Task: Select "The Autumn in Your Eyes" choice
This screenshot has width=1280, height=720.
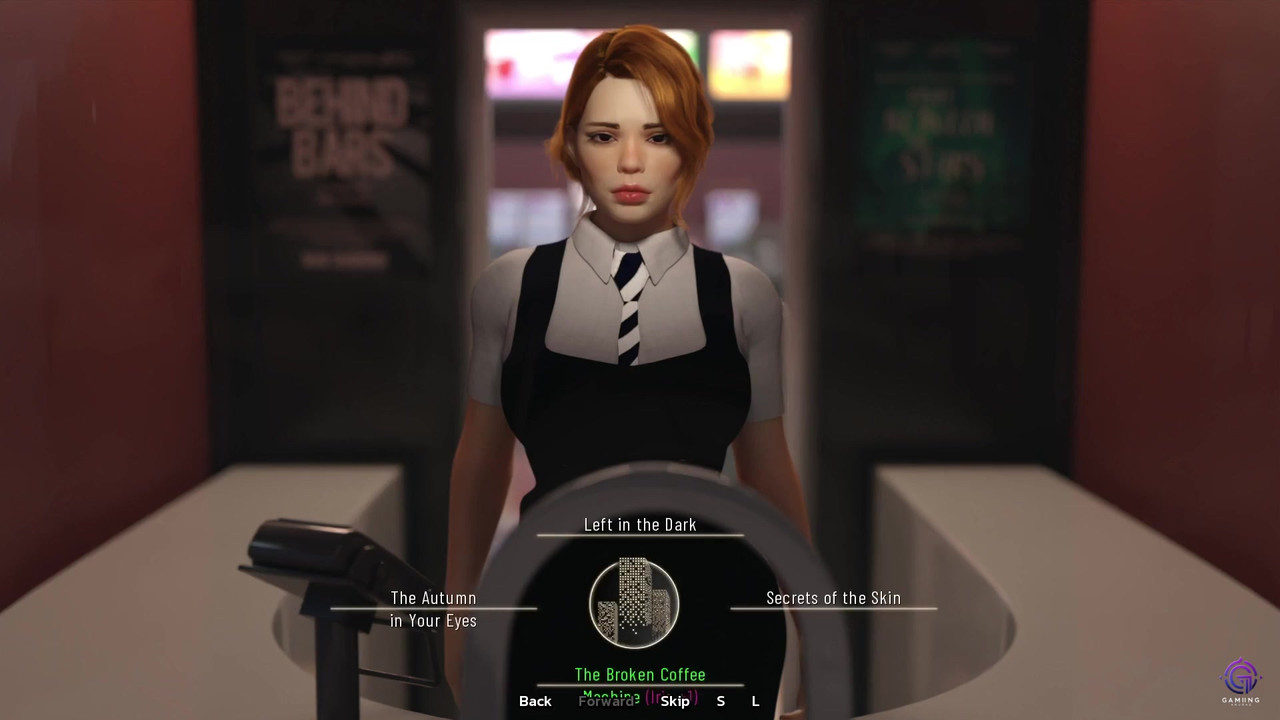Action: [x=433, y=609]
